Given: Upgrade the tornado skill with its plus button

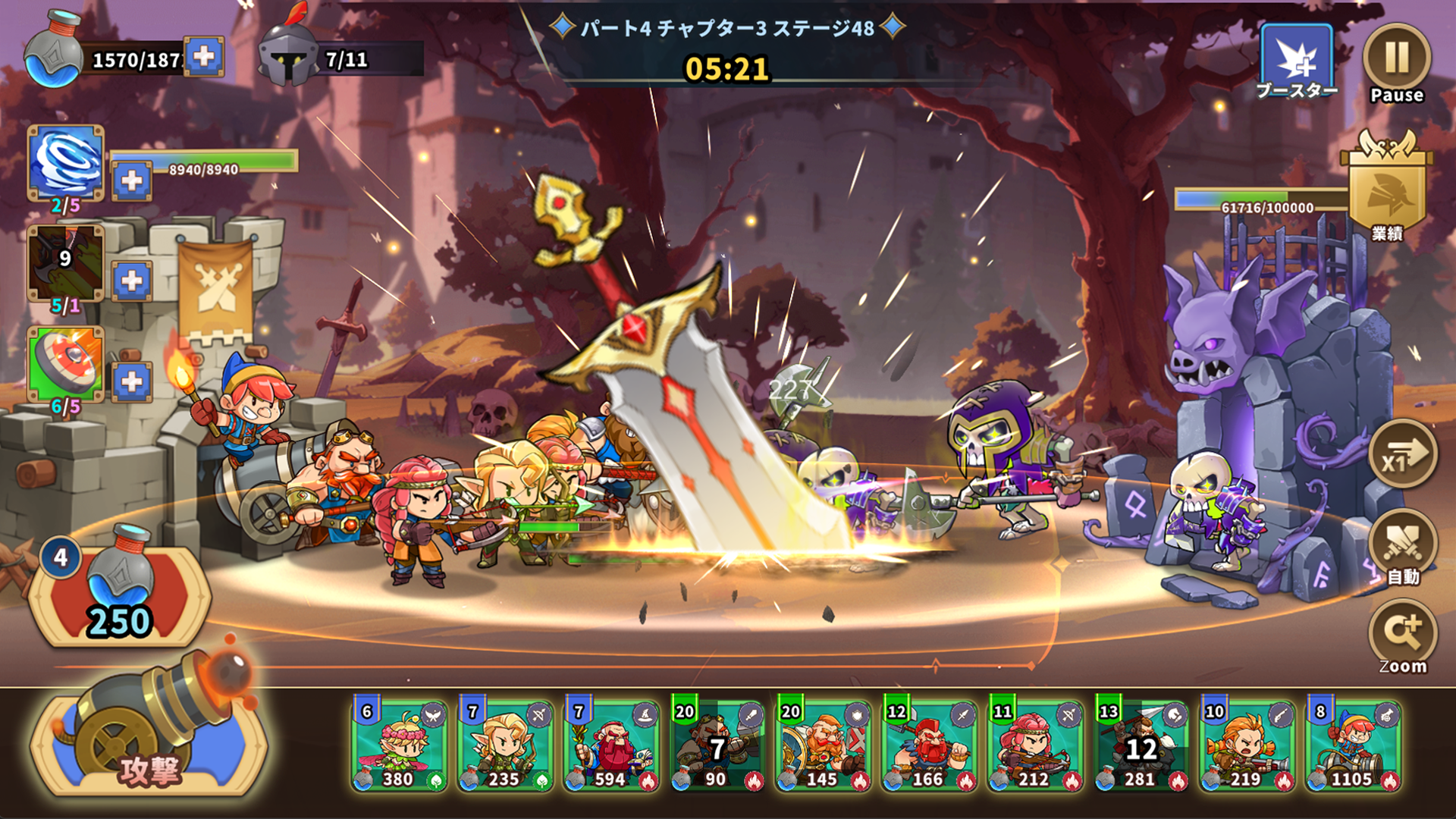Looking at the screenshot, I should tap(130, 176).
